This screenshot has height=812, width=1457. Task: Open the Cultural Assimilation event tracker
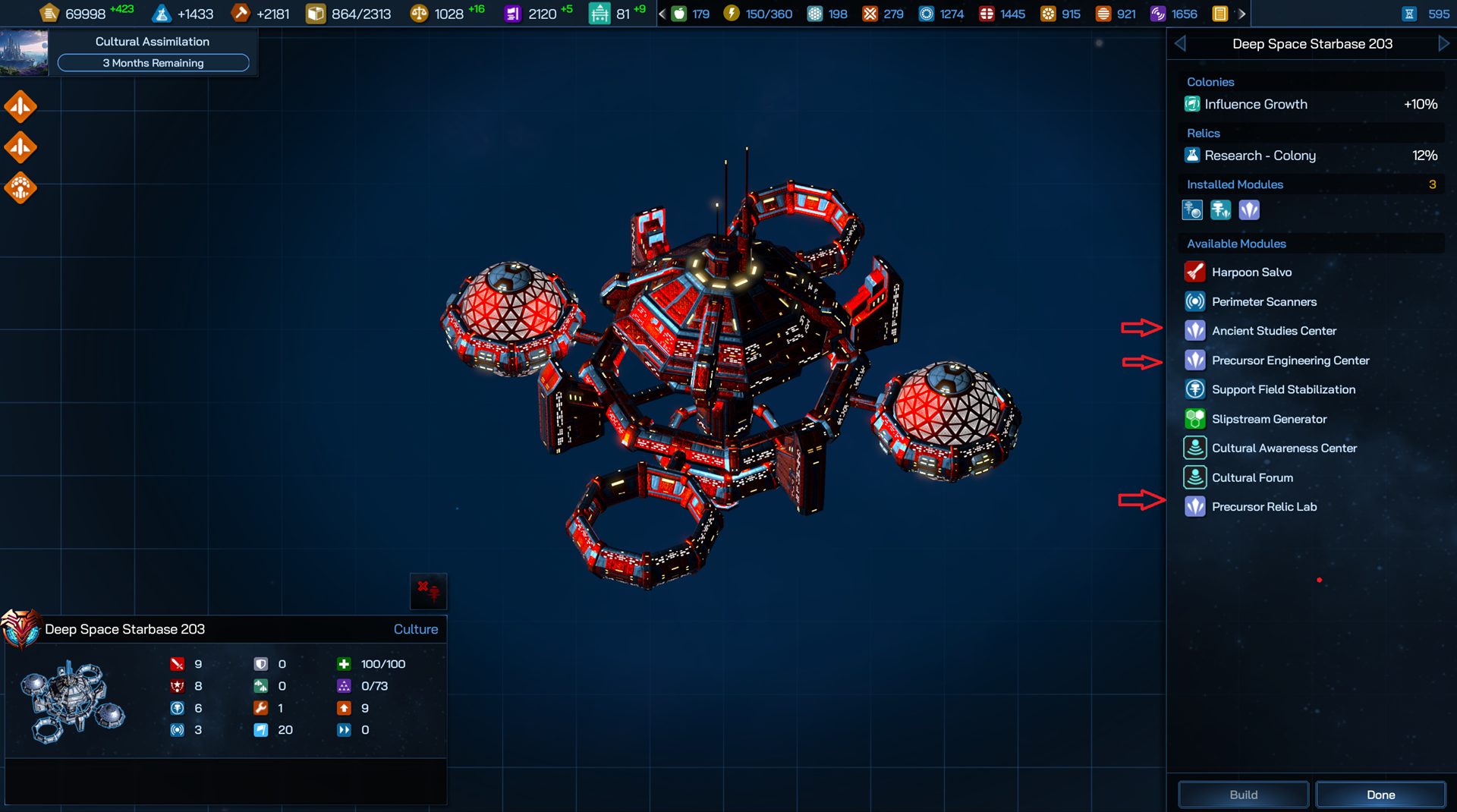tap(153, 52)
